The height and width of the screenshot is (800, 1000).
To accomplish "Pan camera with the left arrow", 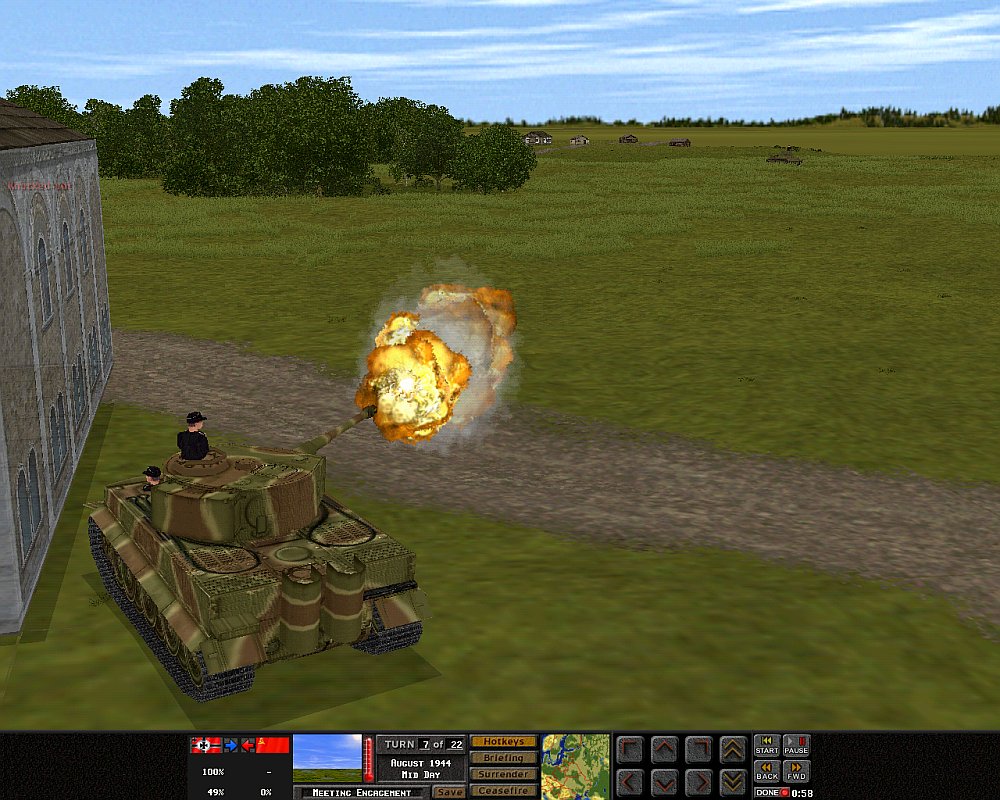I will point(630,781).
